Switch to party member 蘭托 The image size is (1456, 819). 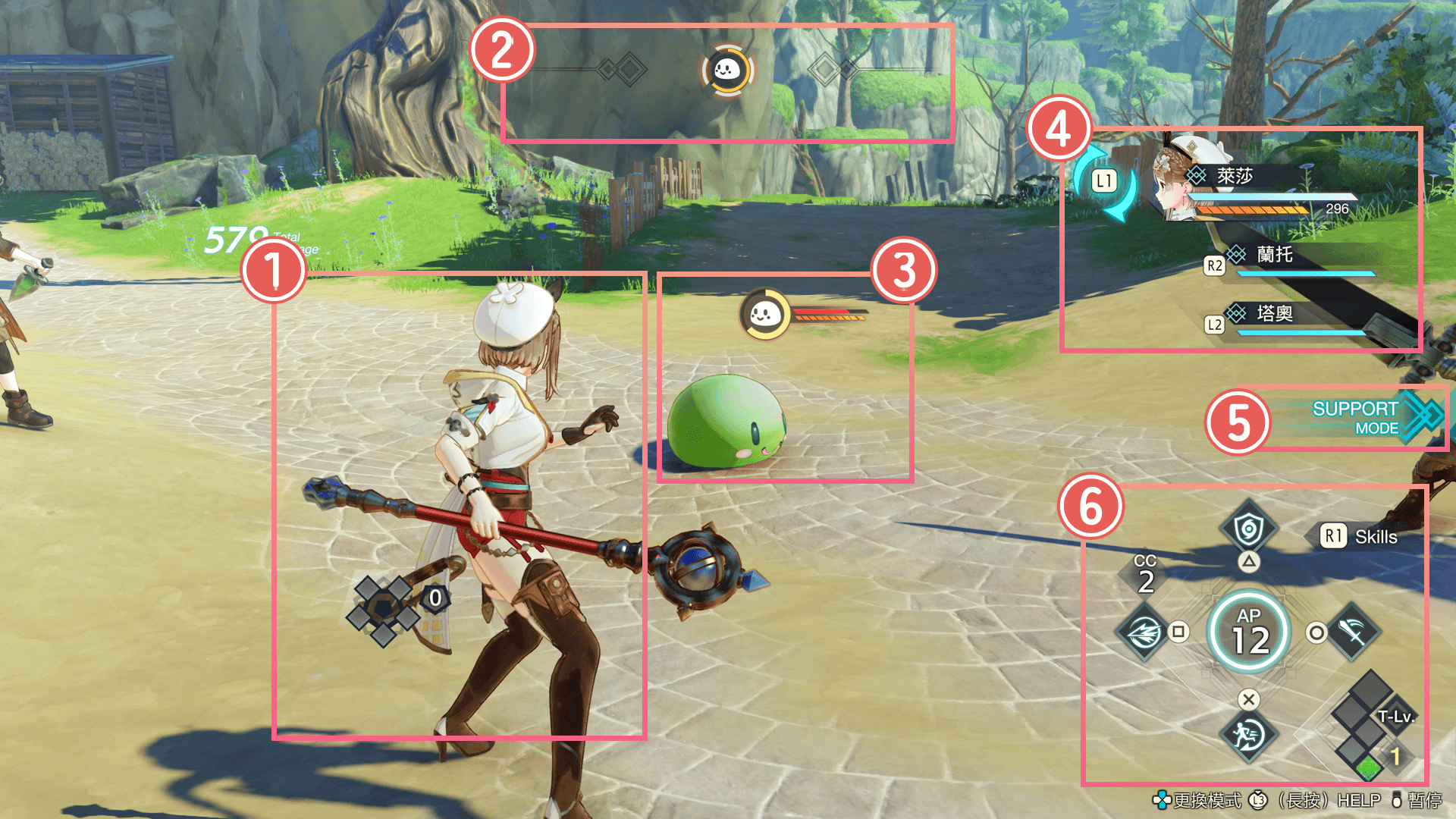click(1274, 256)
